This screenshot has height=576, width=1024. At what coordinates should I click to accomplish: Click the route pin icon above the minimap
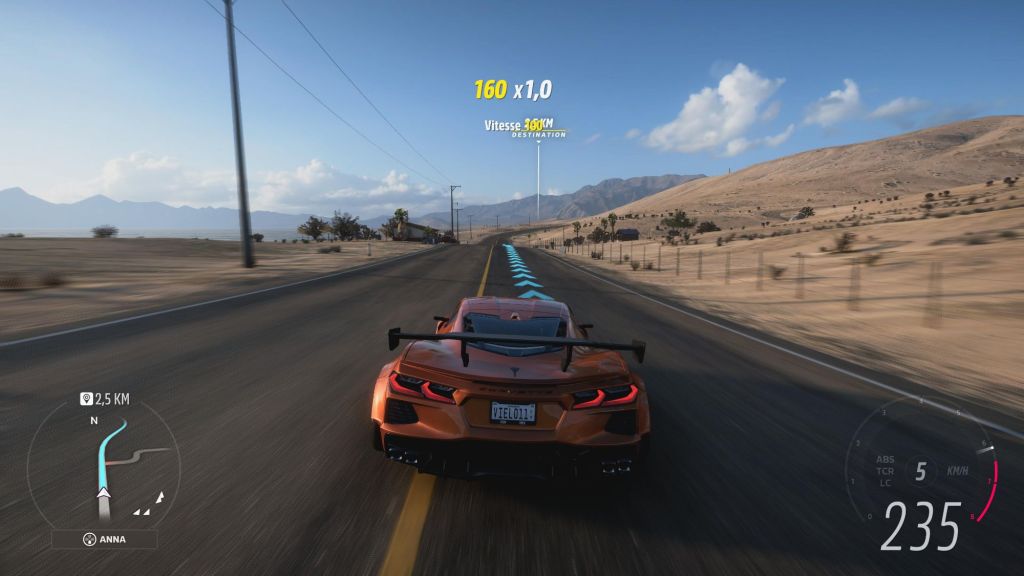(87, 399)
